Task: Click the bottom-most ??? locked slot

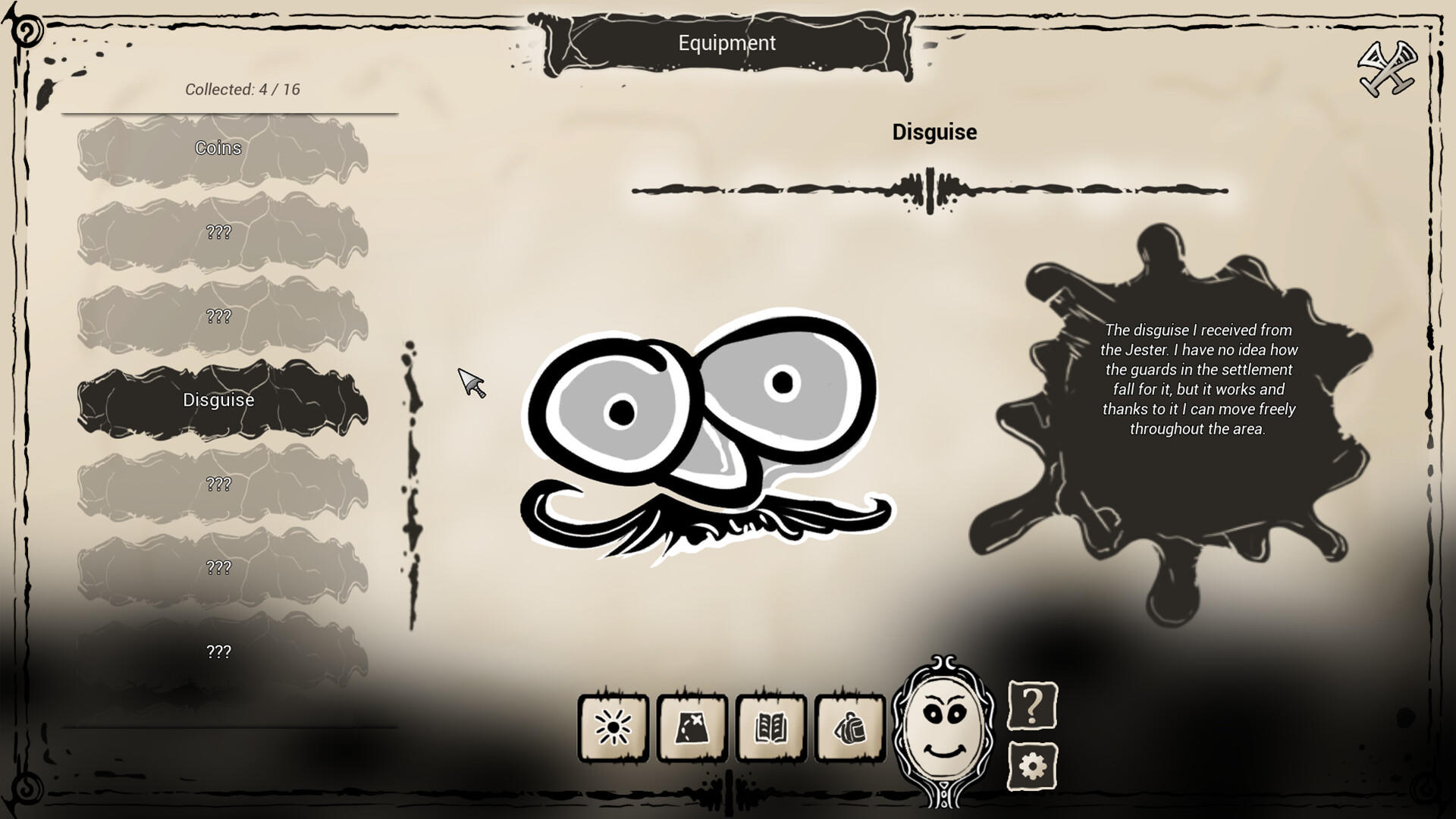Action: [x=218, y=651]
